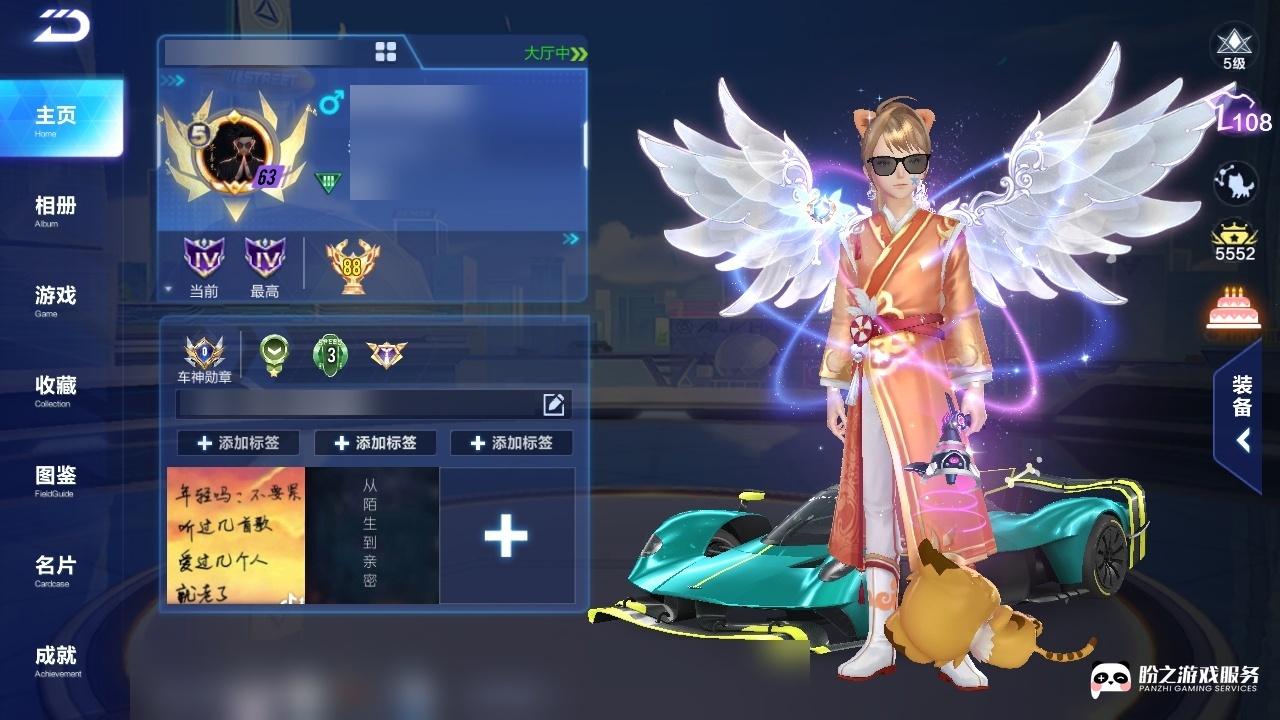1280x720 pixels.
Task: Open the green speed badge numbered 3
Action: pos(330,354)
